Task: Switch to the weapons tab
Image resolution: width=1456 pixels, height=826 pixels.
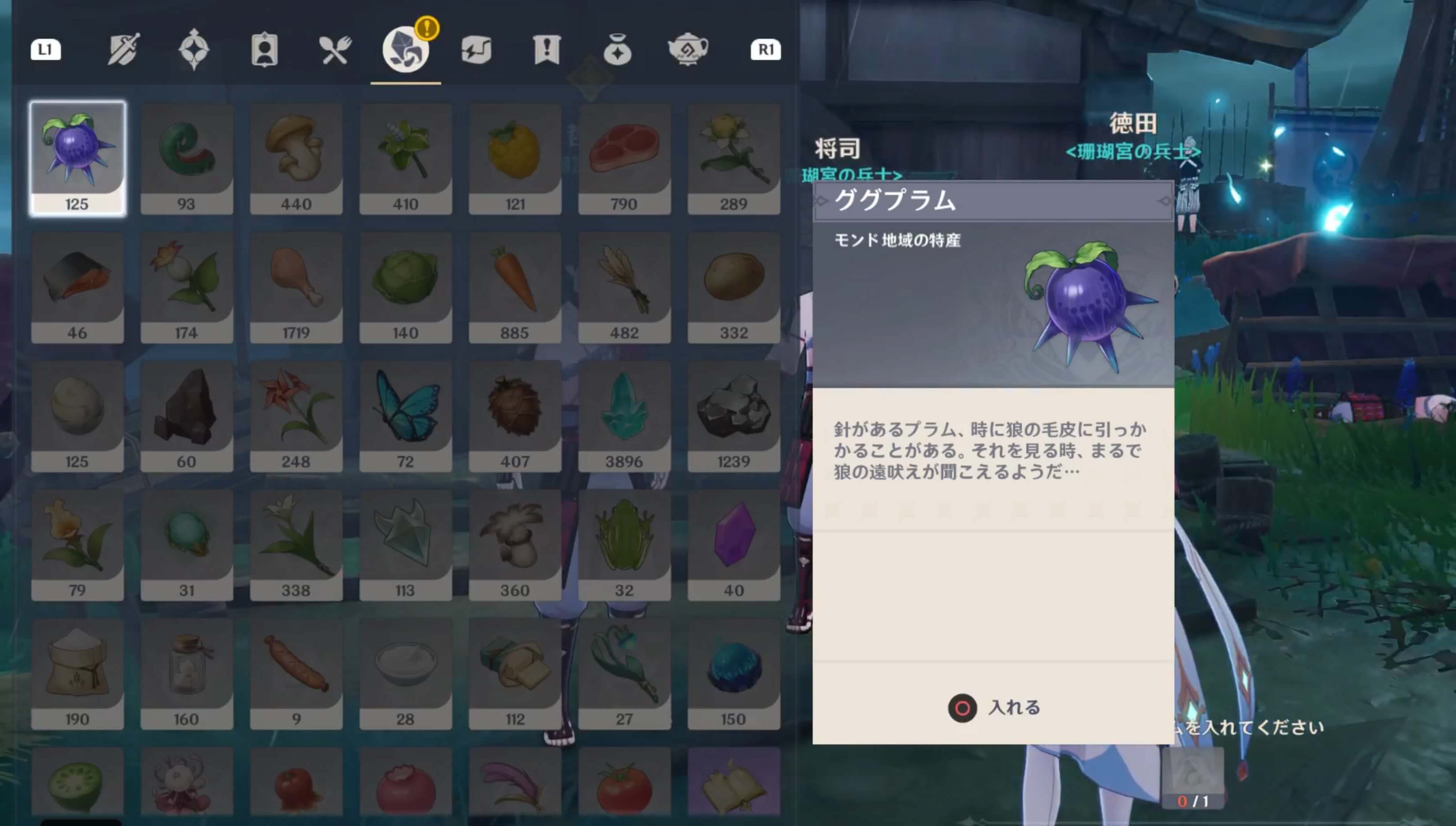Action: [122, 50]
